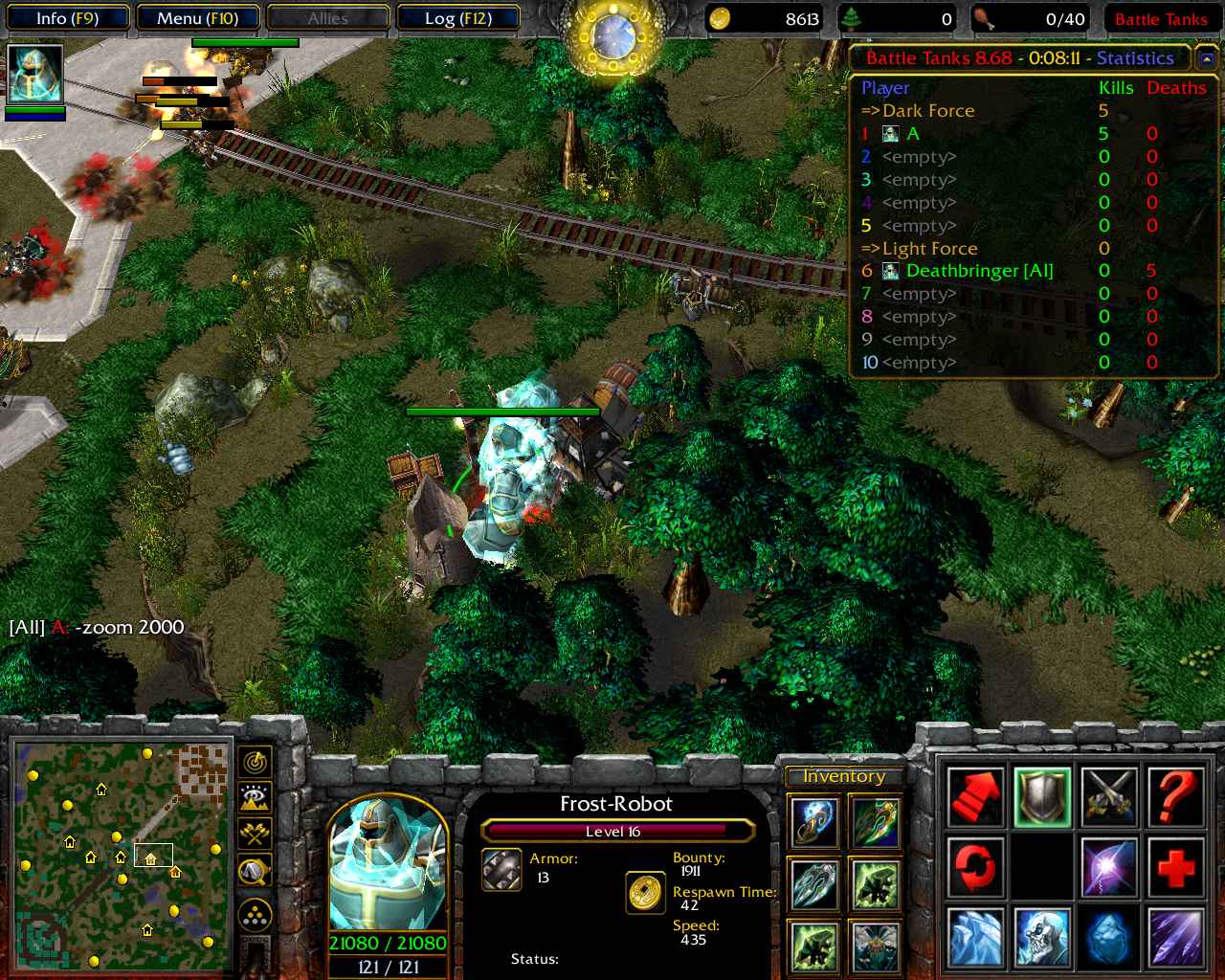
Task: Open the red question mark help command
Action: [x=1175, y=797]
